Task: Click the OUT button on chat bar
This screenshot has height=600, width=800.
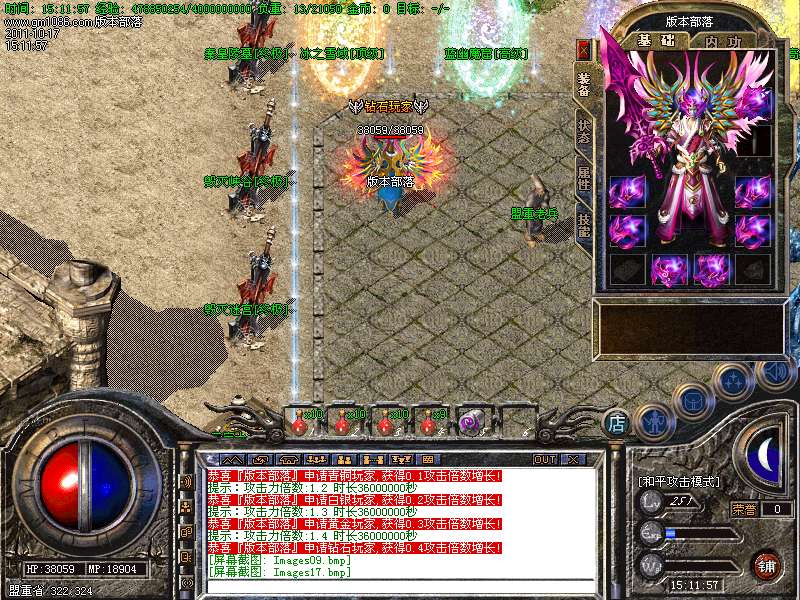Action: coord(544,459)
